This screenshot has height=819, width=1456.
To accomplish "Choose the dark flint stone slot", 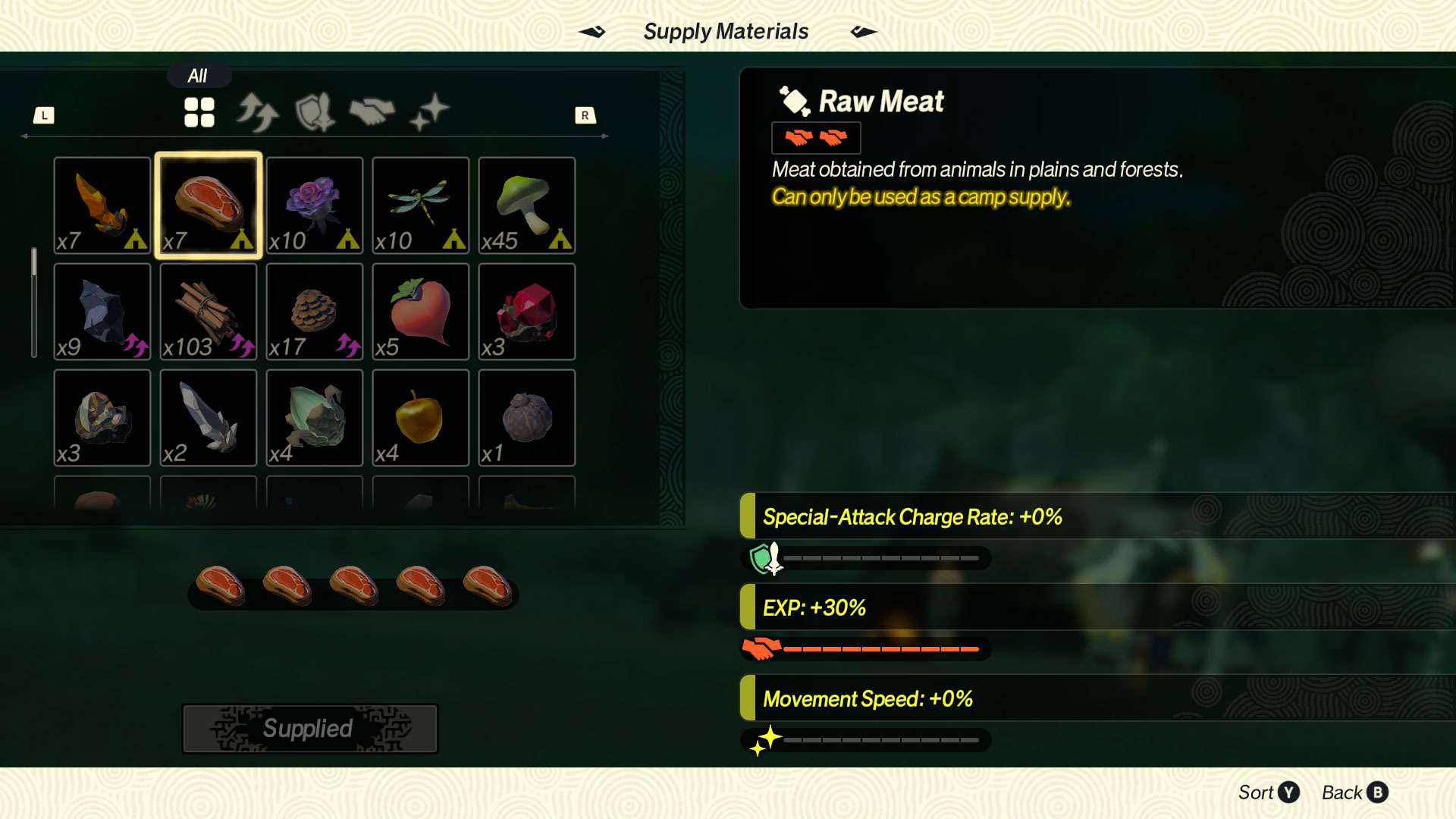I will pyautogui.click(x=102, y=312).
